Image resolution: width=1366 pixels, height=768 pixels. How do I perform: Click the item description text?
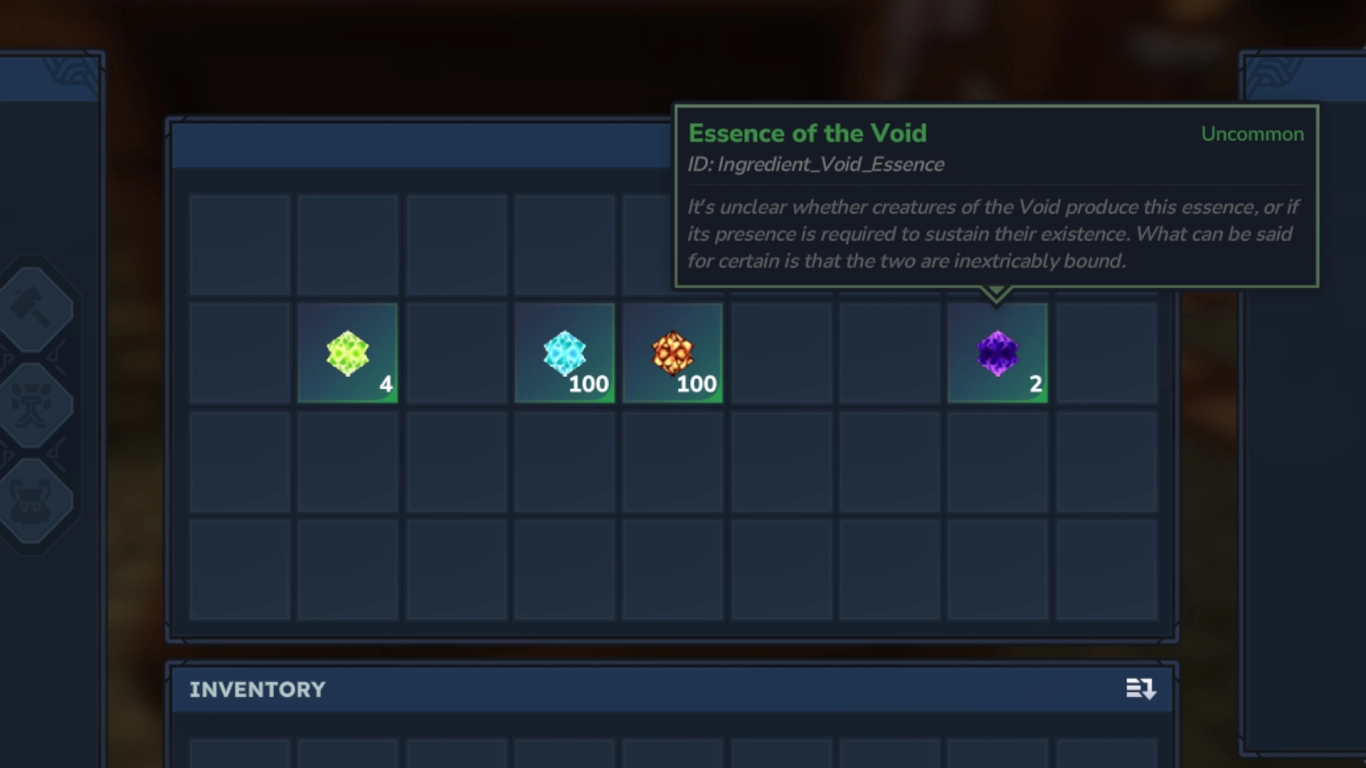tap(990, 233)
